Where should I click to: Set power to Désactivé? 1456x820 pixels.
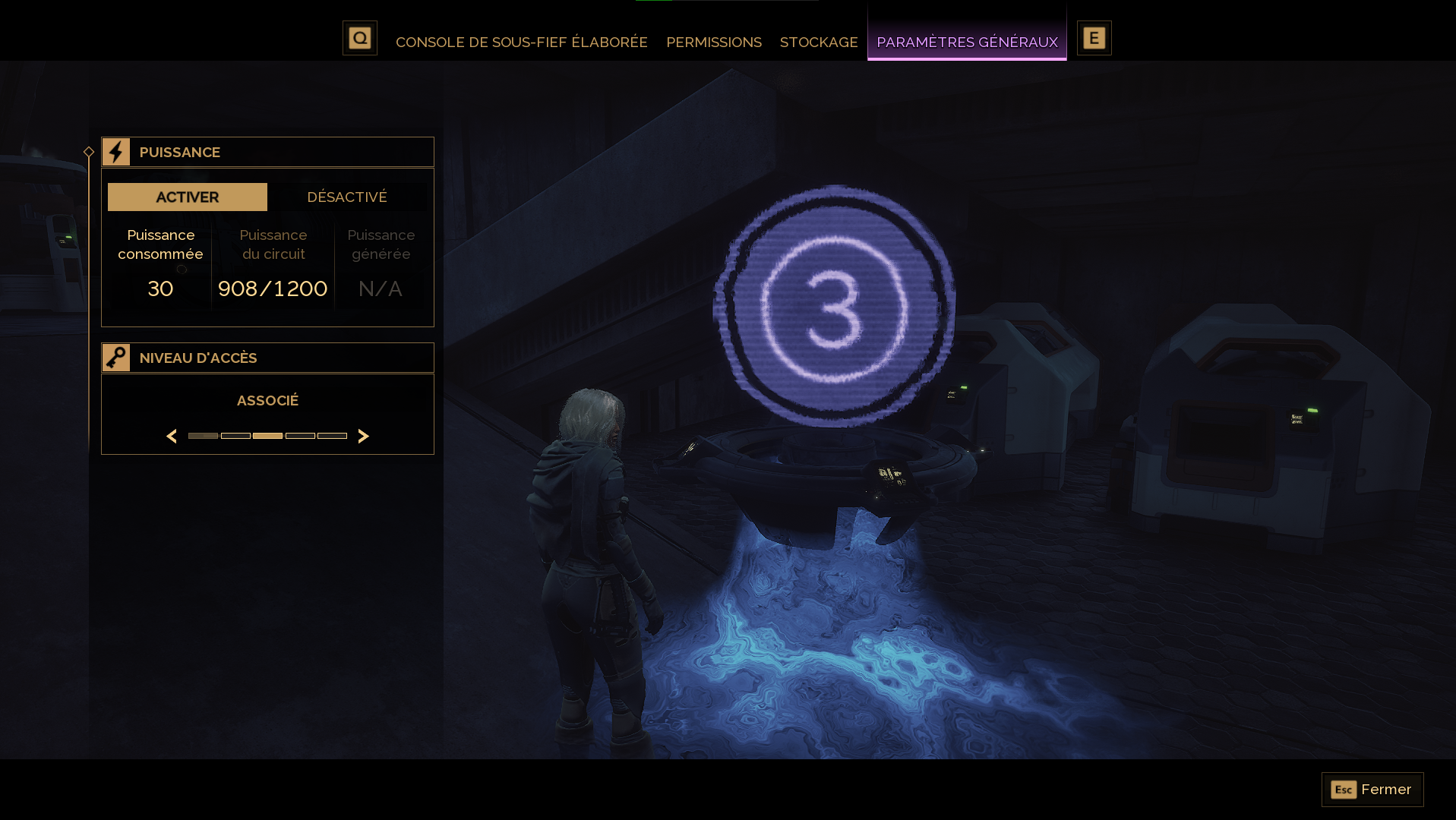tap(347, 197)
